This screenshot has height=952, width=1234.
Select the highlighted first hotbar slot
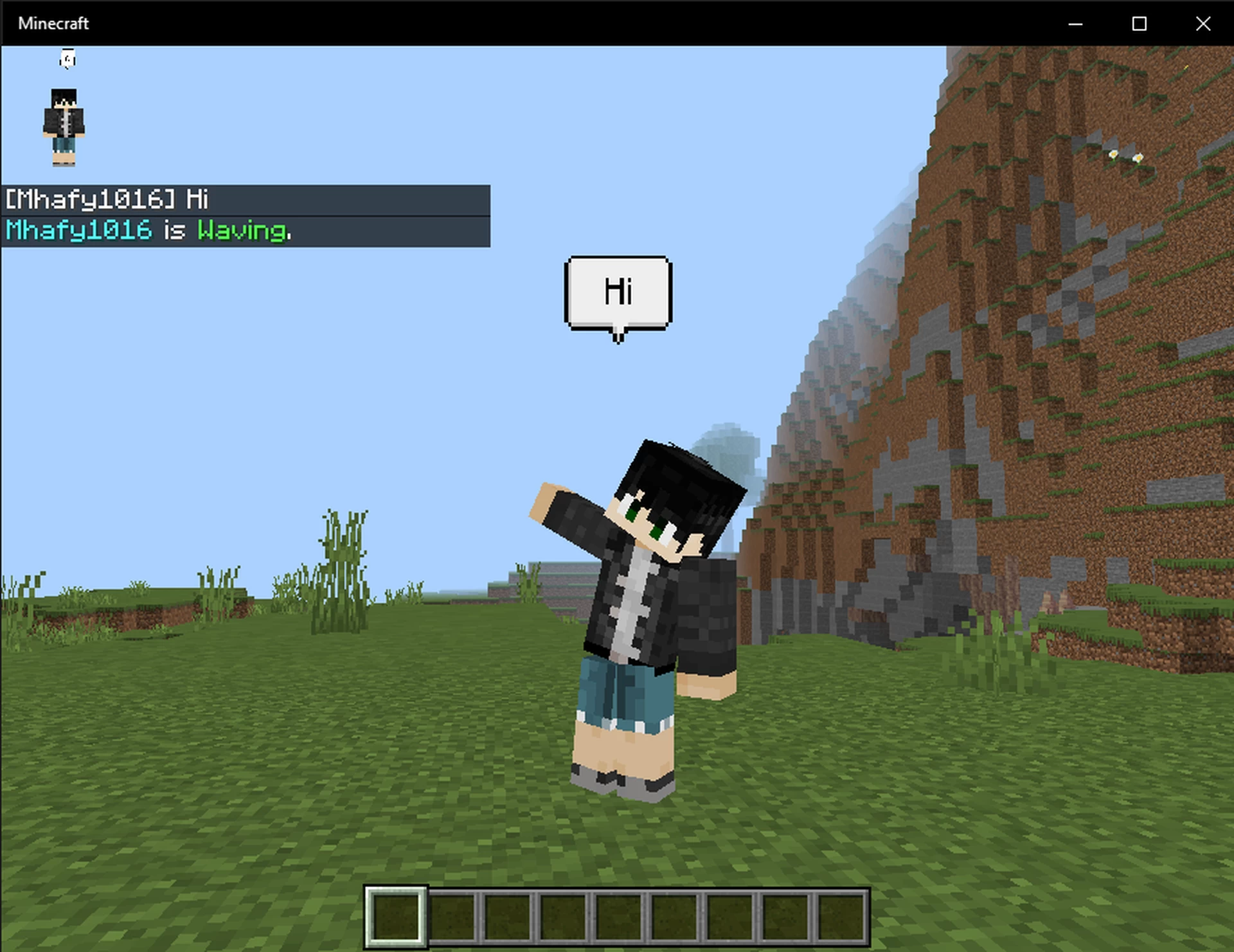395,916
